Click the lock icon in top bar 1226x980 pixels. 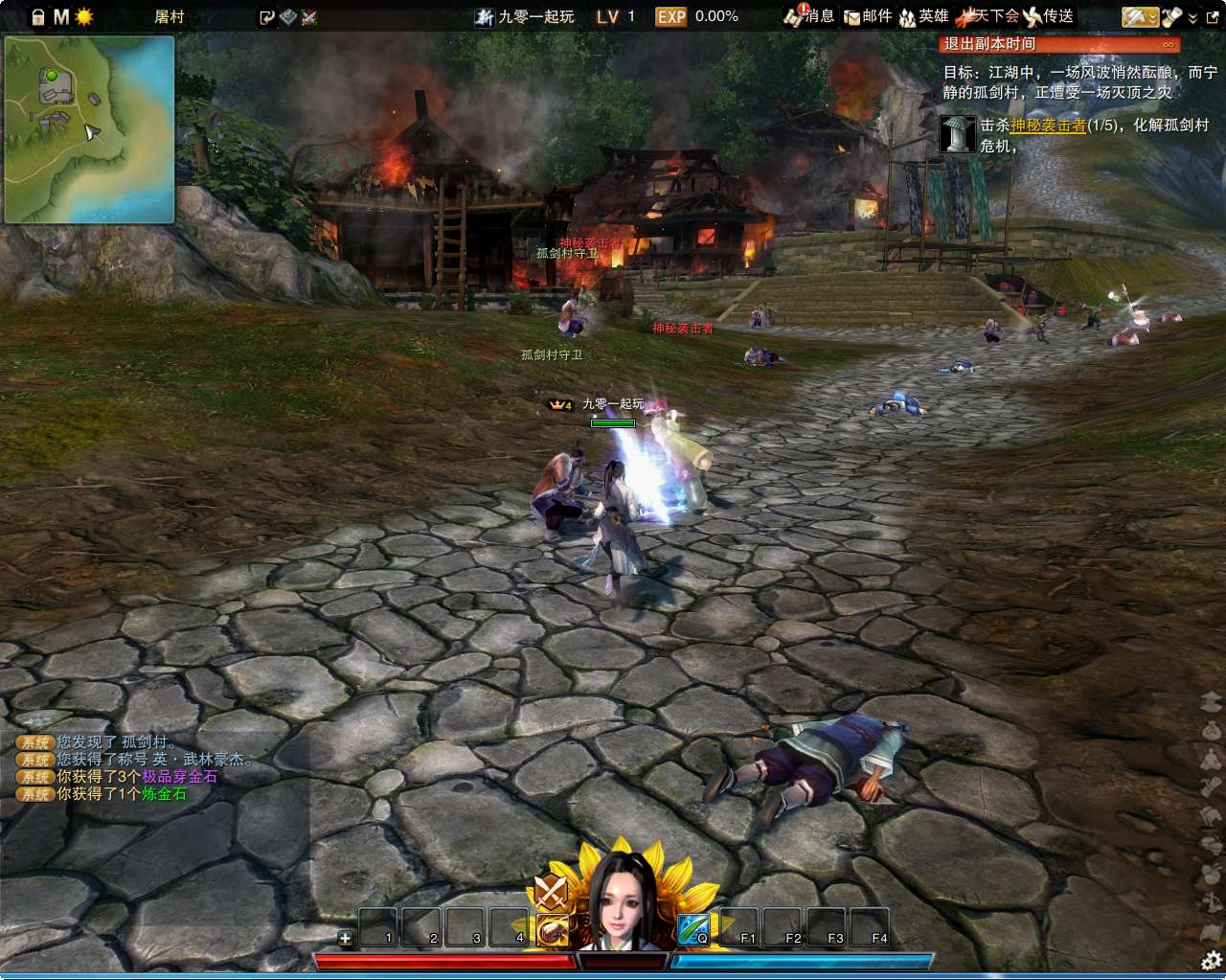tap(38, 17)
